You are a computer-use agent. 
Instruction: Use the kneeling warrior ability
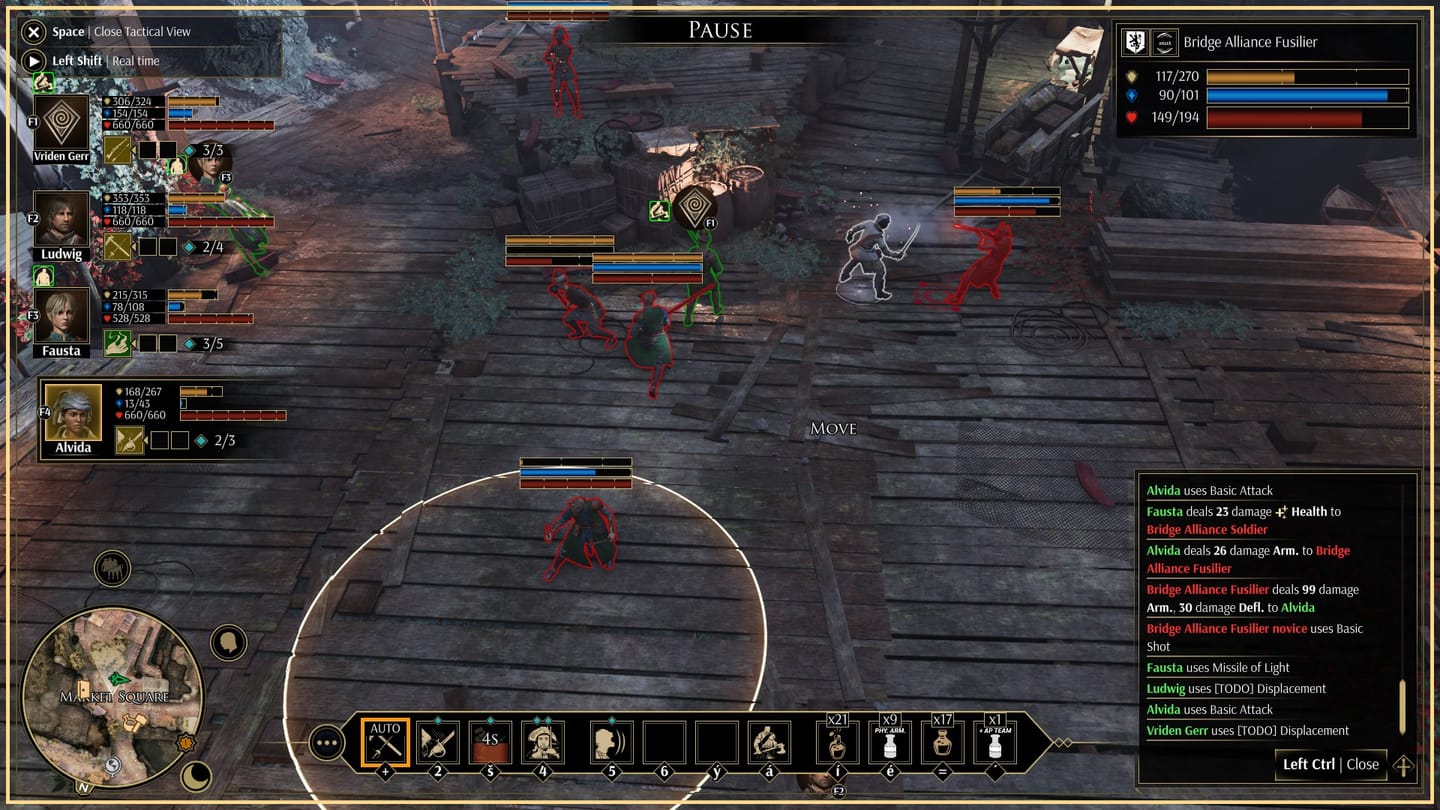pos(770,743)
